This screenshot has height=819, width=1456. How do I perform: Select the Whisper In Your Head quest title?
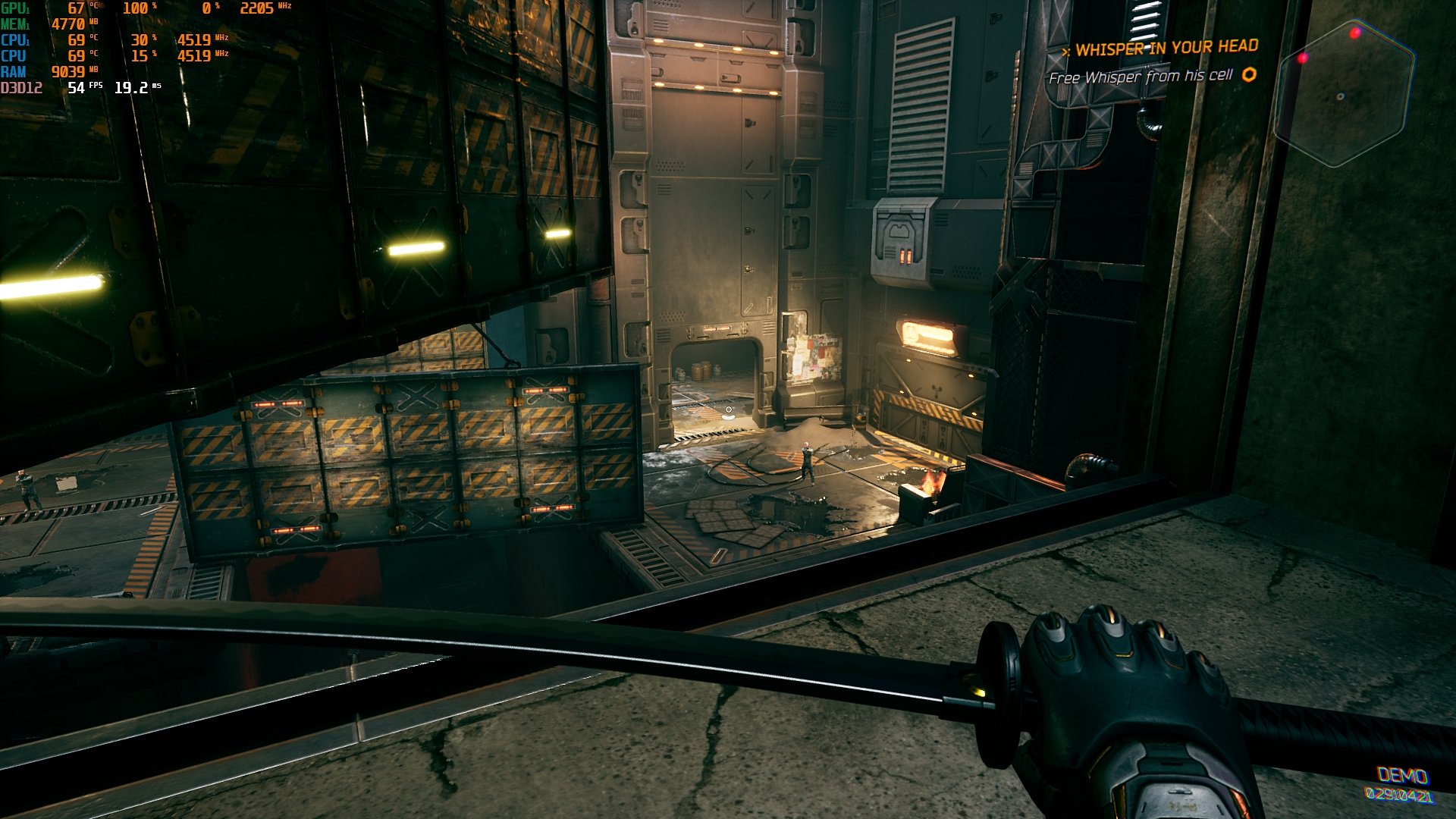point(1166,48)
